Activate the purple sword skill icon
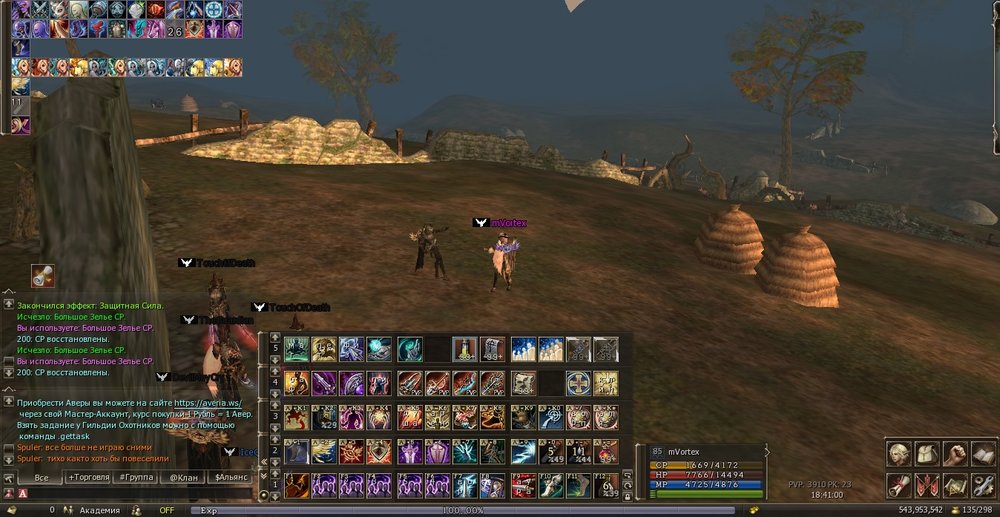This screenshot has width=1000, height=517. (x=324, y=383)
